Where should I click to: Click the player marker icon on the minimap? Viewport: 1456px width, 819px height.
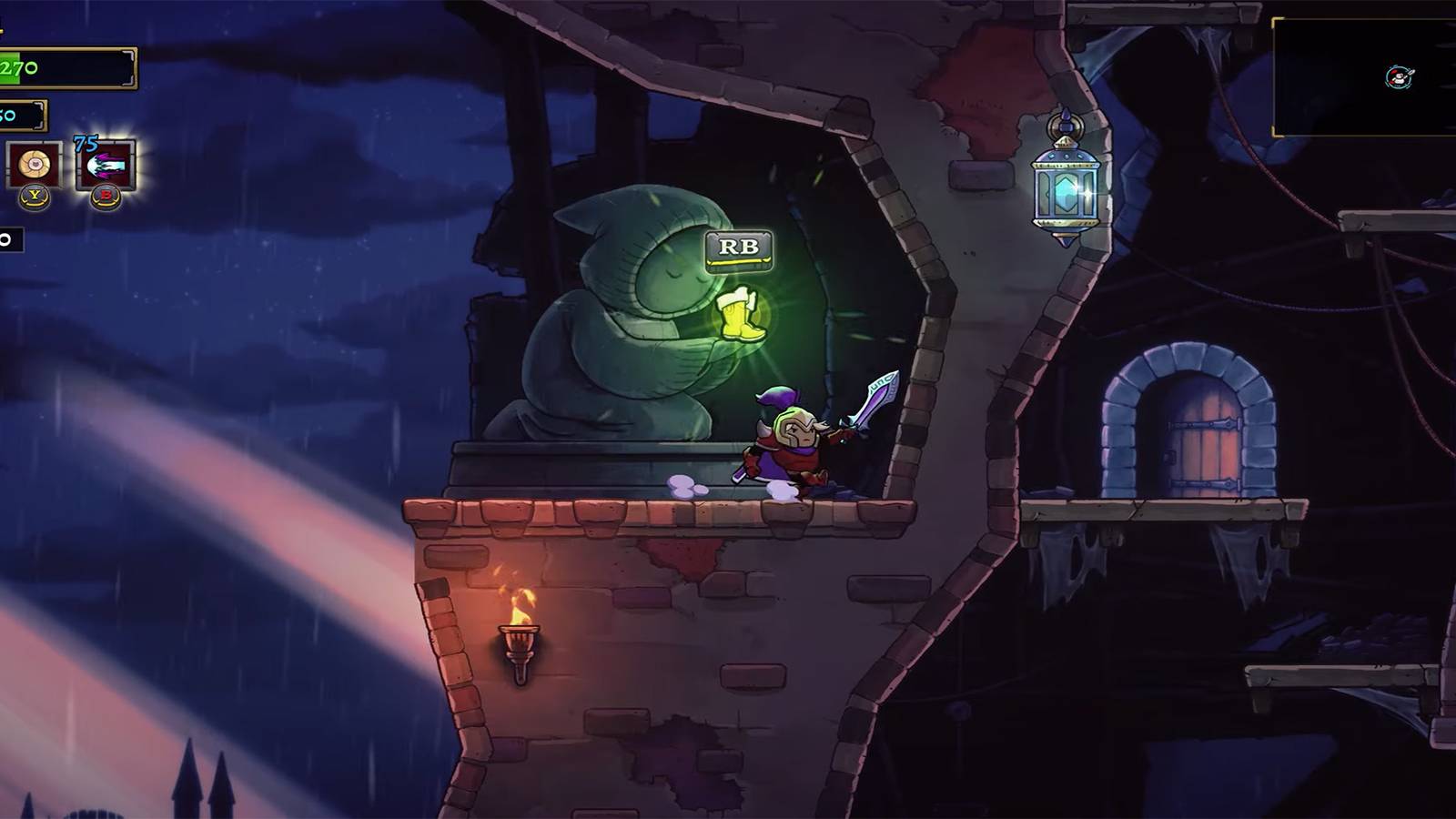(1399, 76)
